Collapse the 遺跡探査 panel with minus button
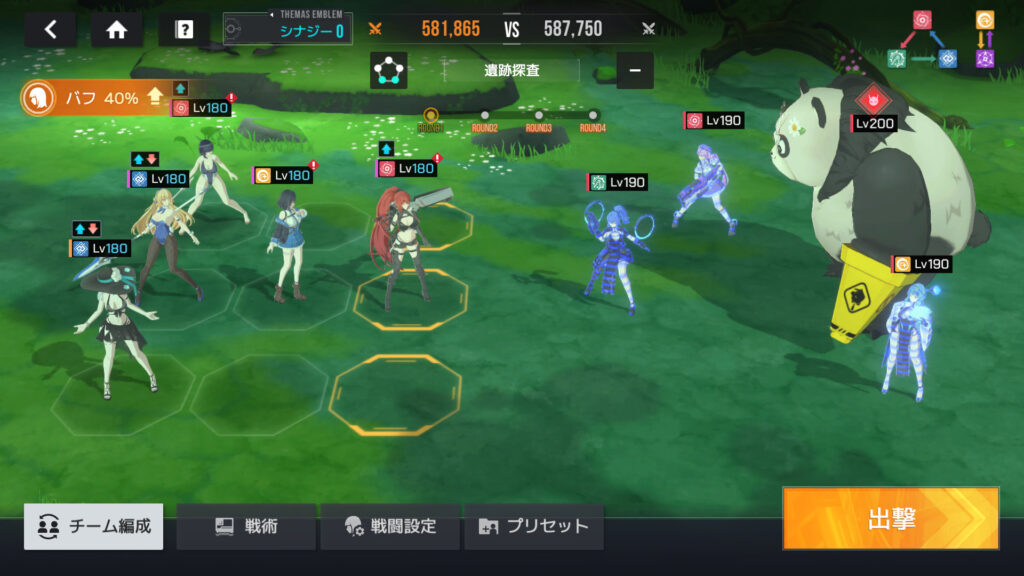This screenshot has width=1024, height=576. coord(635,70)
